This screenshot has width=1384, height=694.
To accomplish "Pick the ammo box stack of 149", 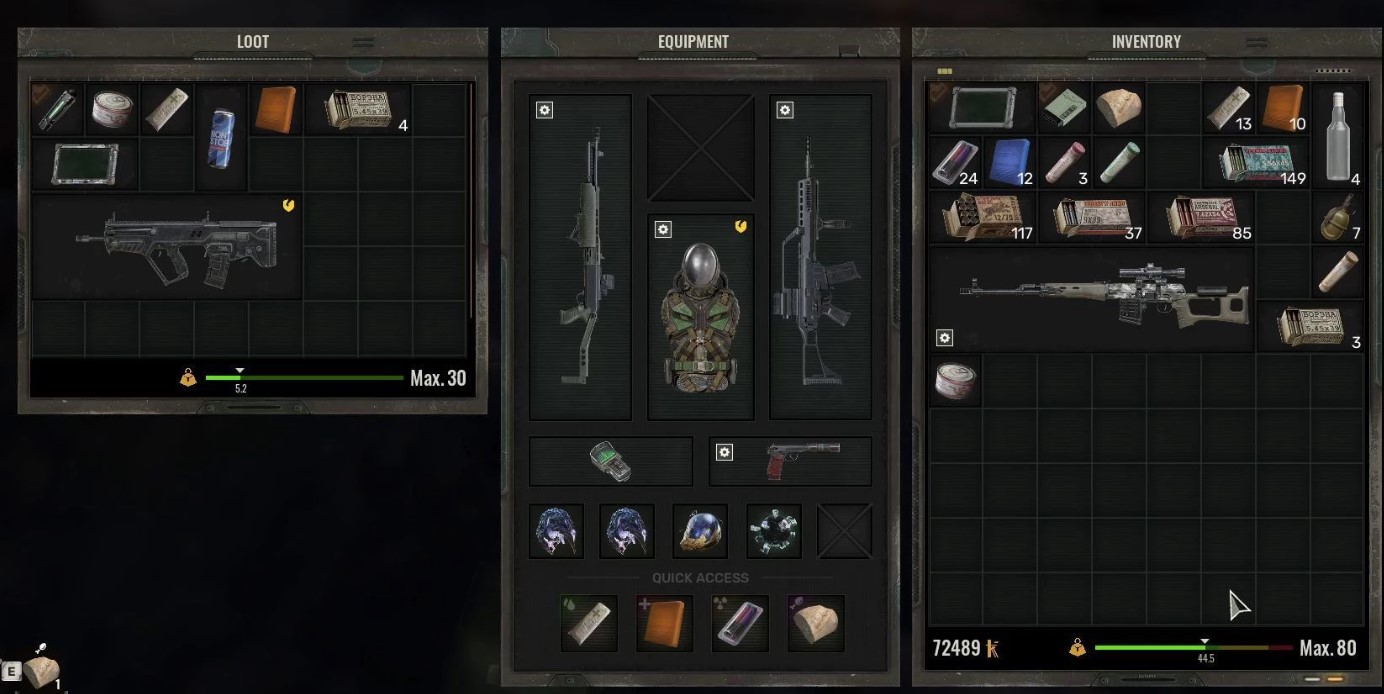I will coord(1262,162).
